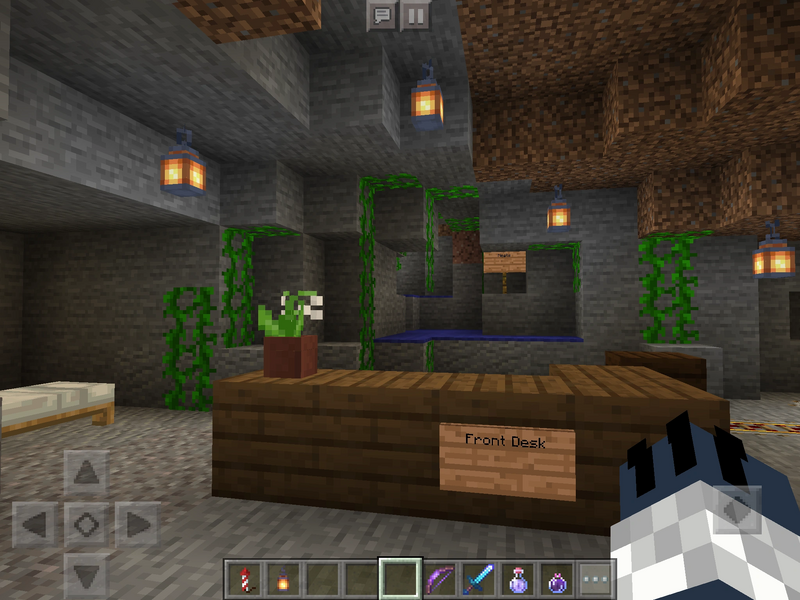Tap the strafe left arrow
Image resolution: width=800 pixels, height=600 pixels.
pos(36,523)
